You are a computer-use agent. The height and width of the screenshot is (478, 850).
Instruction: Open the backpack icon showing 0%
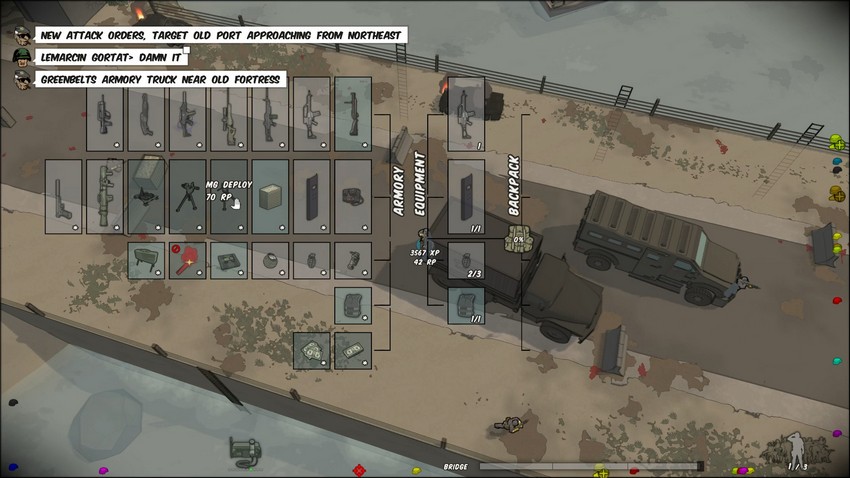coord(518,240)
